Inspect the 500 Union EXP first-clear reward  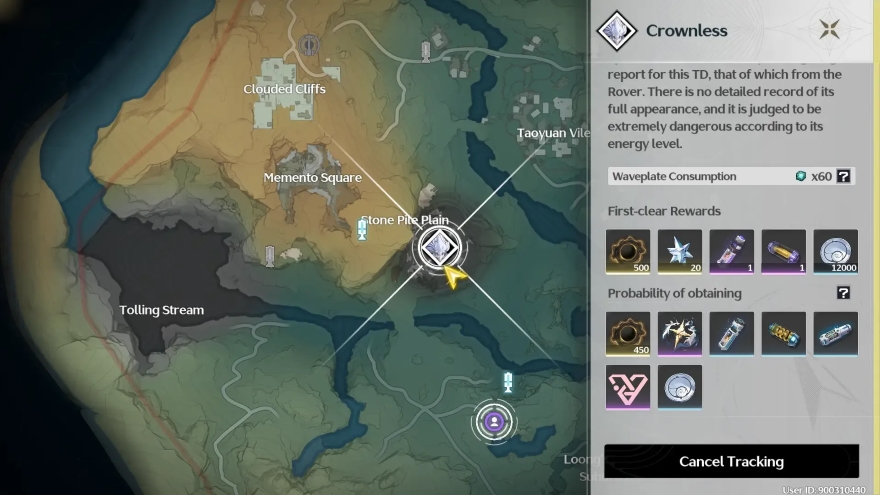pyautogui.click(x=628, y=252)
